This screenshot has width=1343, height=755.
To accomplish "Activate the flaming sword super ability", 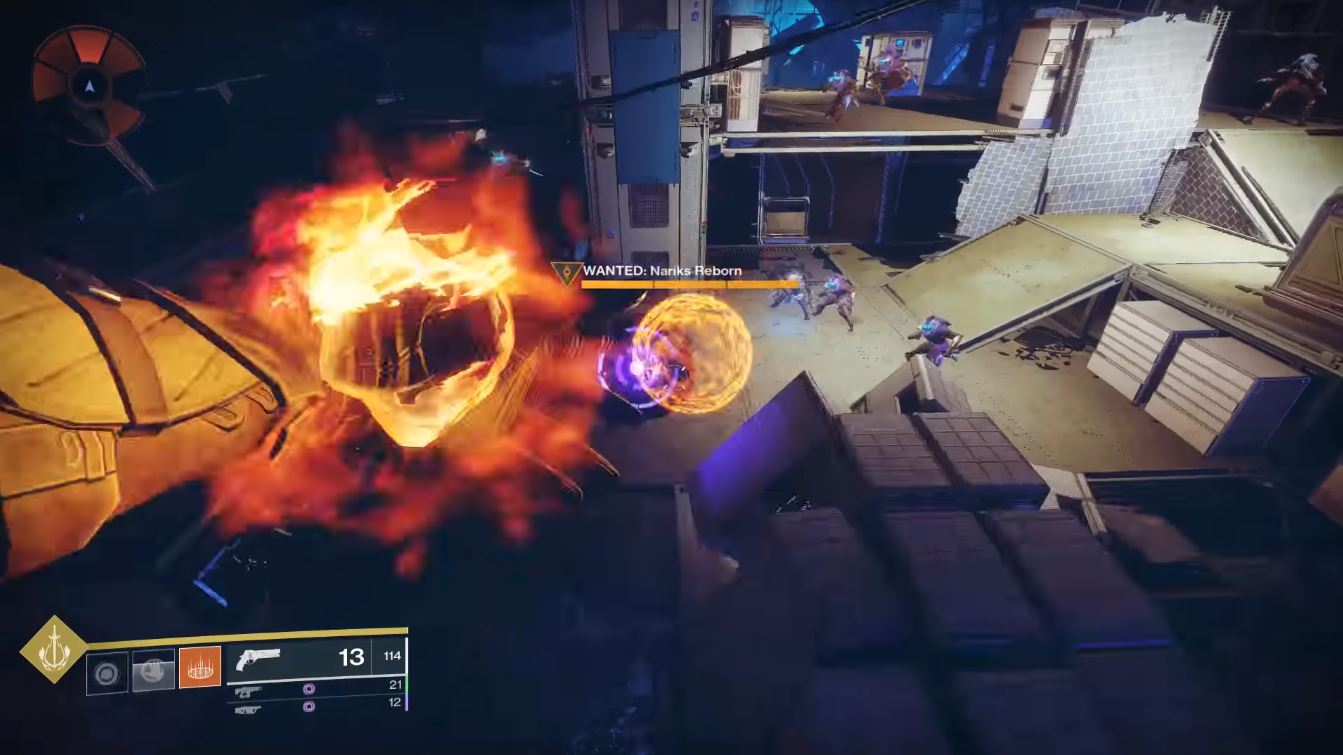I will click(x=53, y=650).
